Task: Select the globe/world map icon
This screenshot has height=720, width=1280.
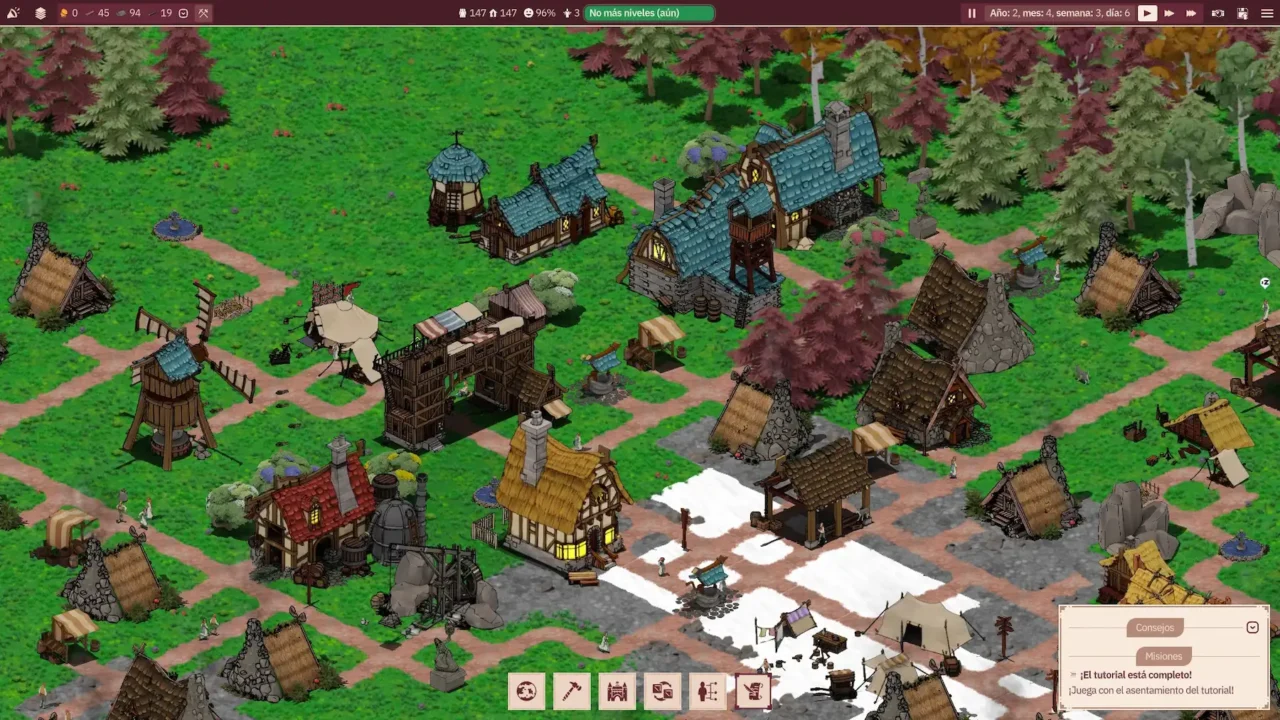Action: point(527,690)
